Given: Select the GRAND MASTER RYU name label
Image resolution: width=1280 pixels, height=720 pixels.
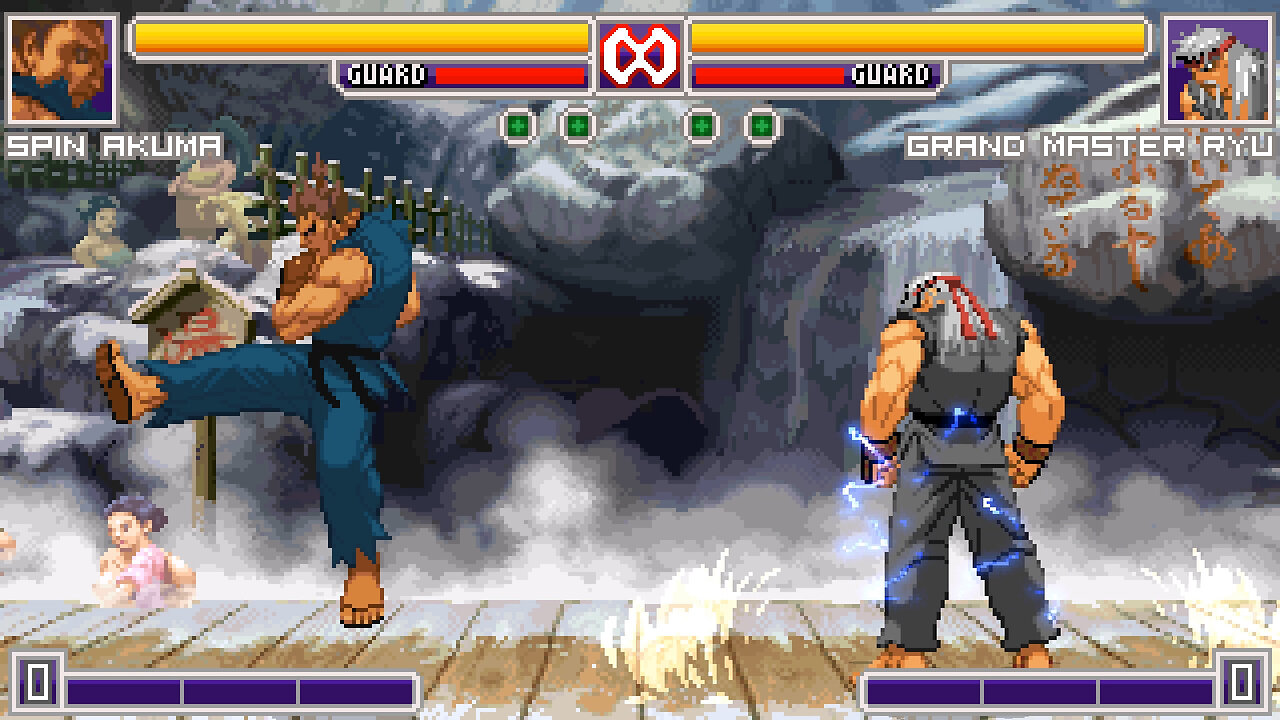Looking at the screenshot, I should coord(1087,146).
